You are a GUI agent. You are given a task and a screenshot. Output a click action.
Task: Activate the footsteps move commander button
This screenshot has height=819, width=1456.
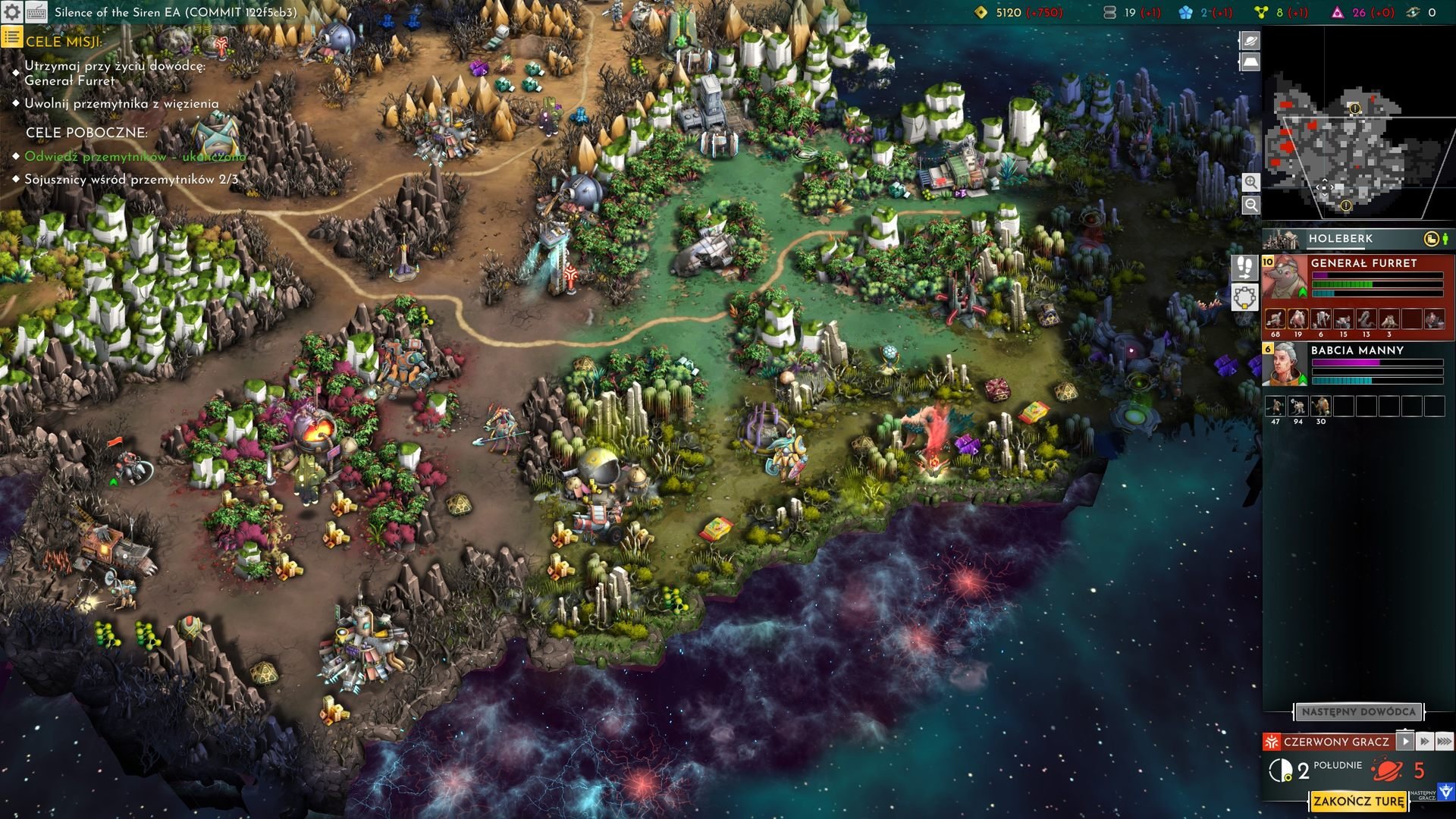click(1244, 268)
